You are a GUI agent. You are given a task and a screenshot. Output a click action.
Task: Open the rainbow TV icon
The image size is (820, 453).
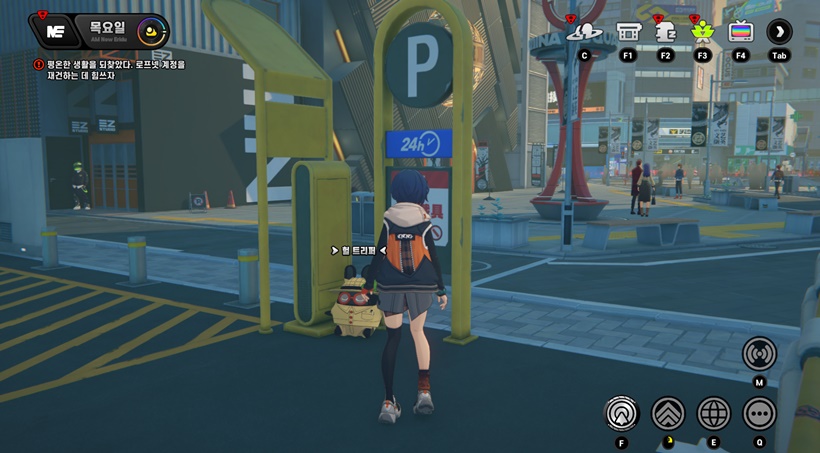[x=741, y=31]
